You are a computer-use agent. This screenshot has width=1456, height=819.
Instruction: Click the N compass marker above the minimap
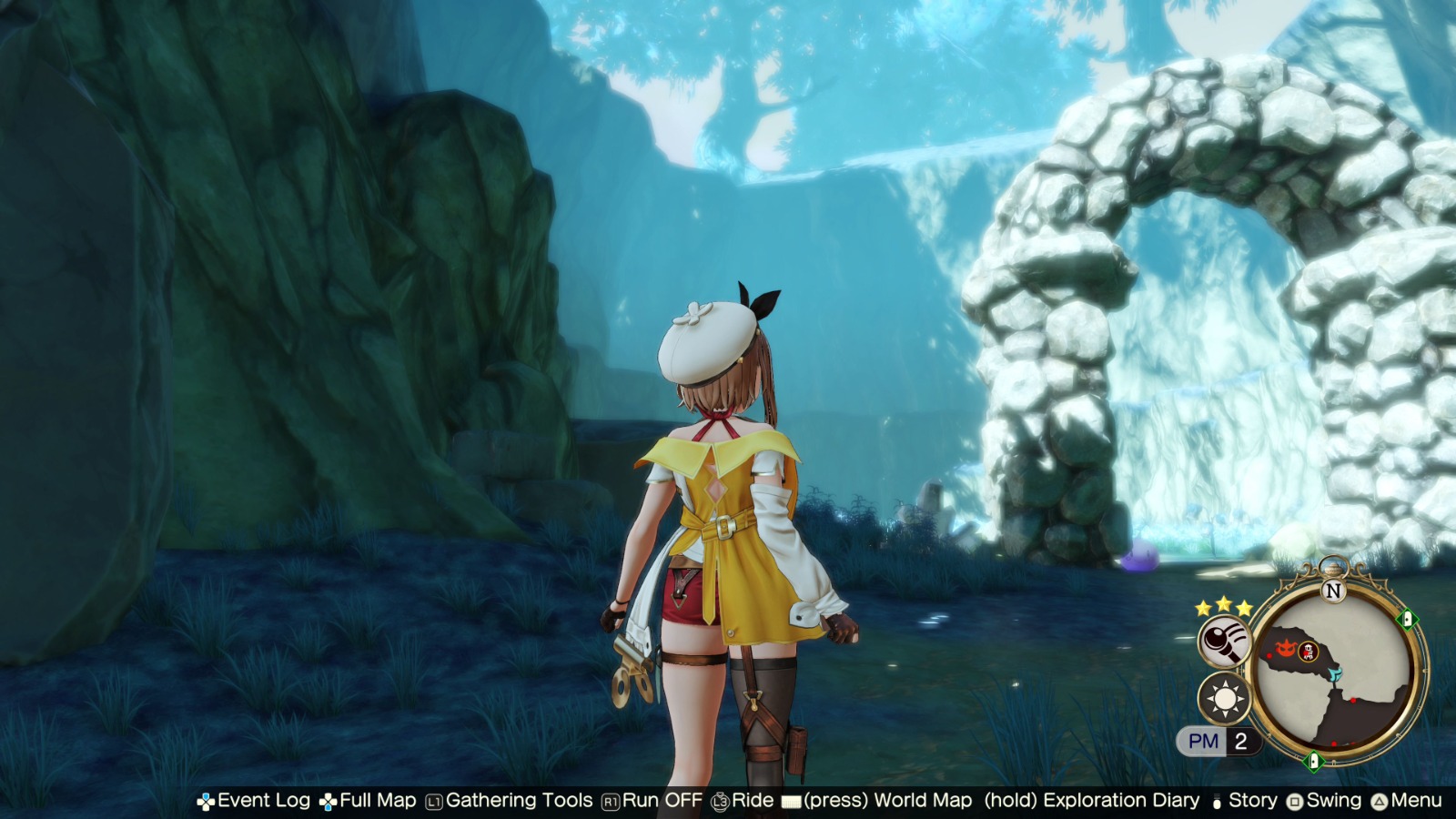click(x=1333, y=590)
